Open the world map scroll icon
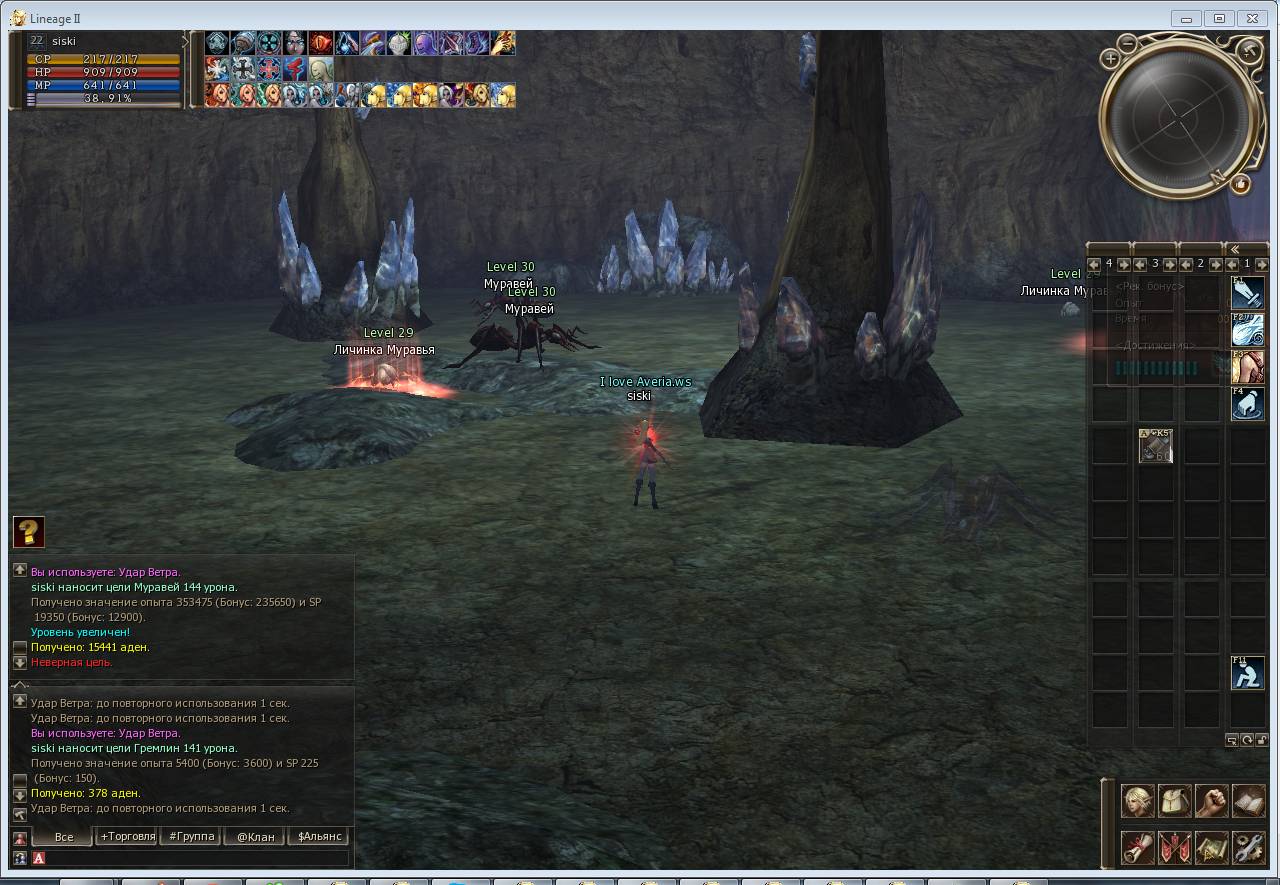The width and height of the screenshot is (1280, 885). [x=1211, y=847]
